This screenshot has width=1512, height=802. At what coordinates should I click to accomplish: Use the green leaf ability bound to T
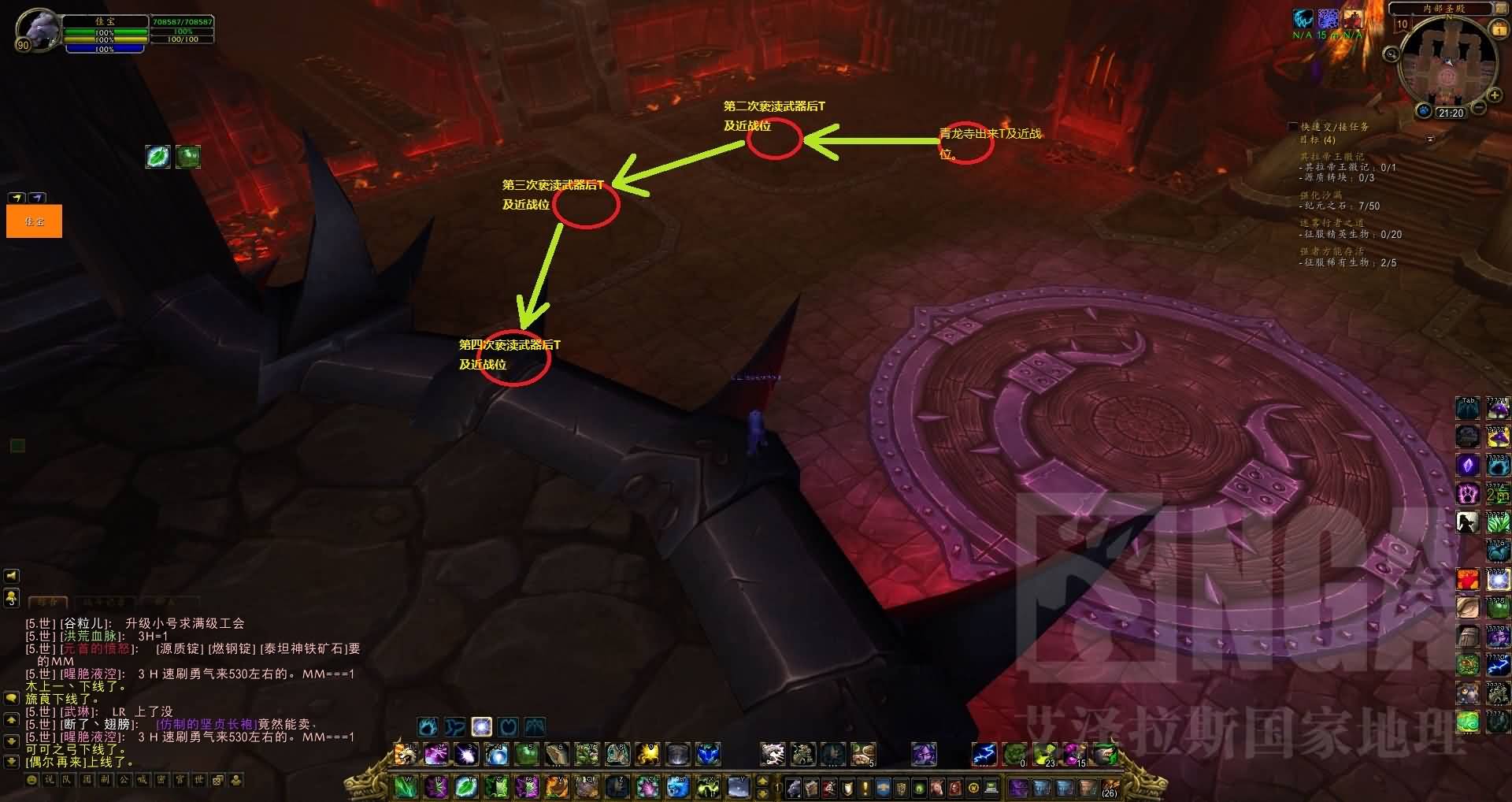click(x=465, y=785)
